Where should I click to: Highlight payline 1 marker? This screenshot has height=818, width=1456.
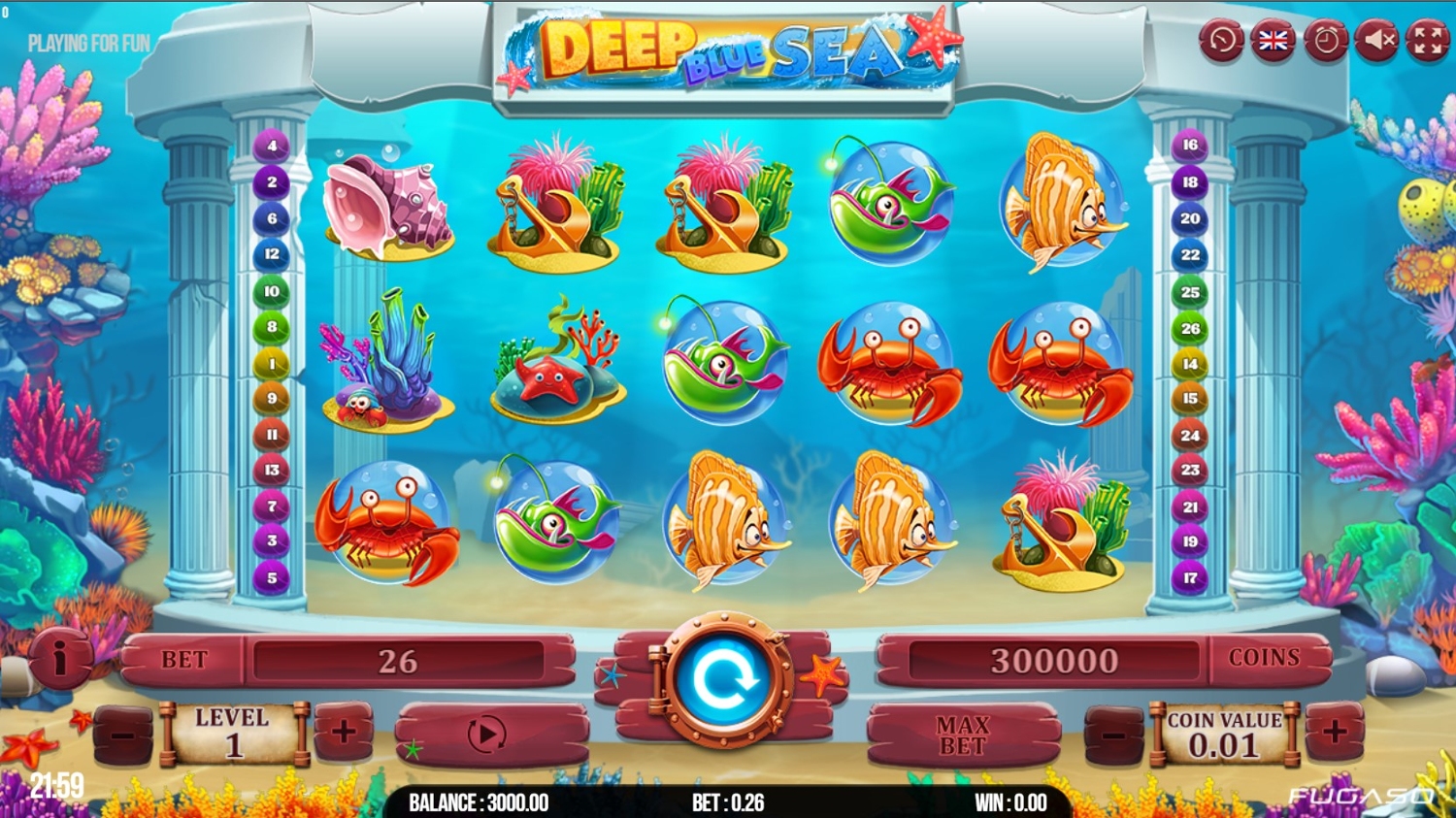(x=272, y=364)
